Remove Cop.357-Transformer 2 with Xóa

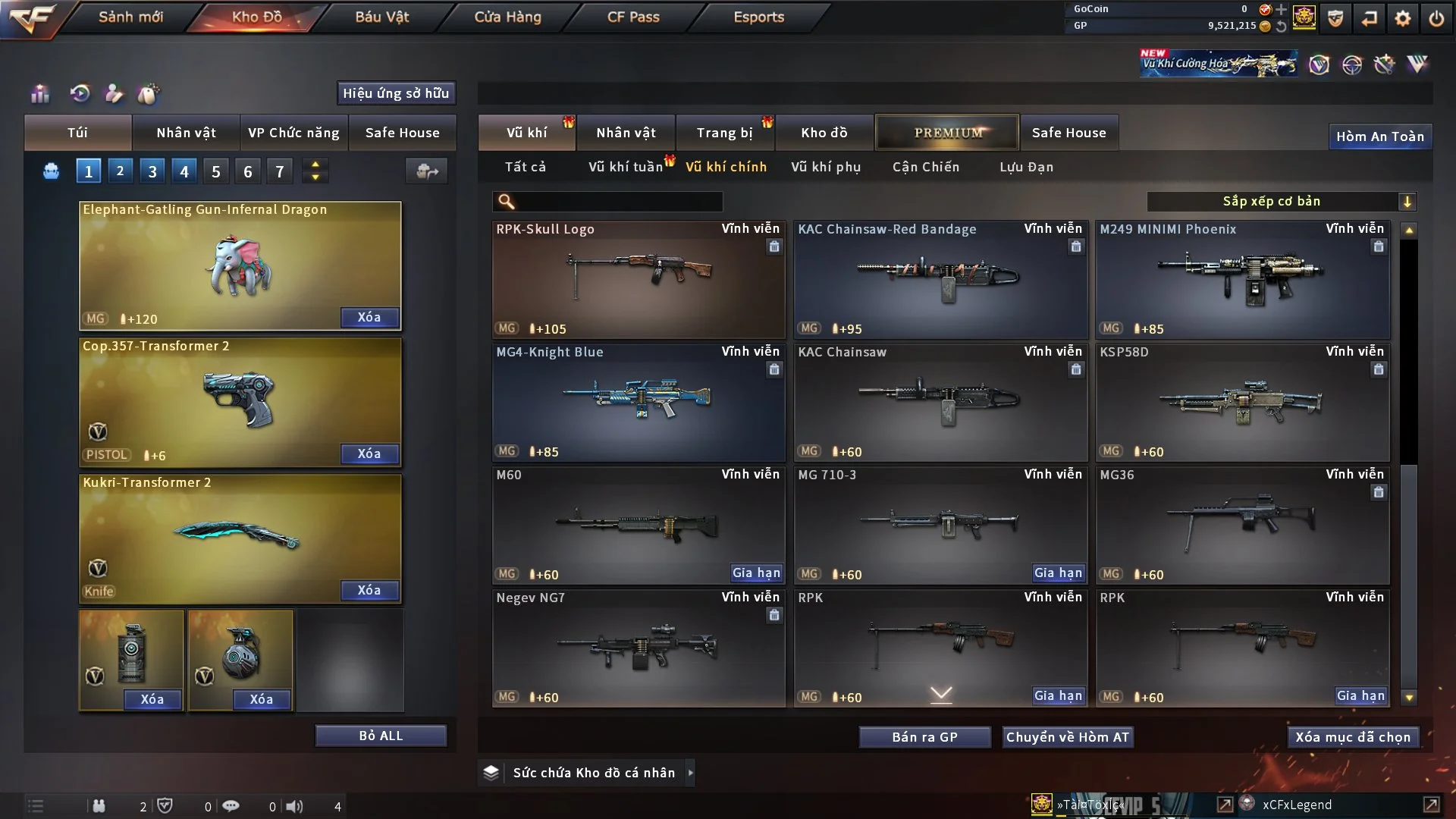(x=369, y=453)
